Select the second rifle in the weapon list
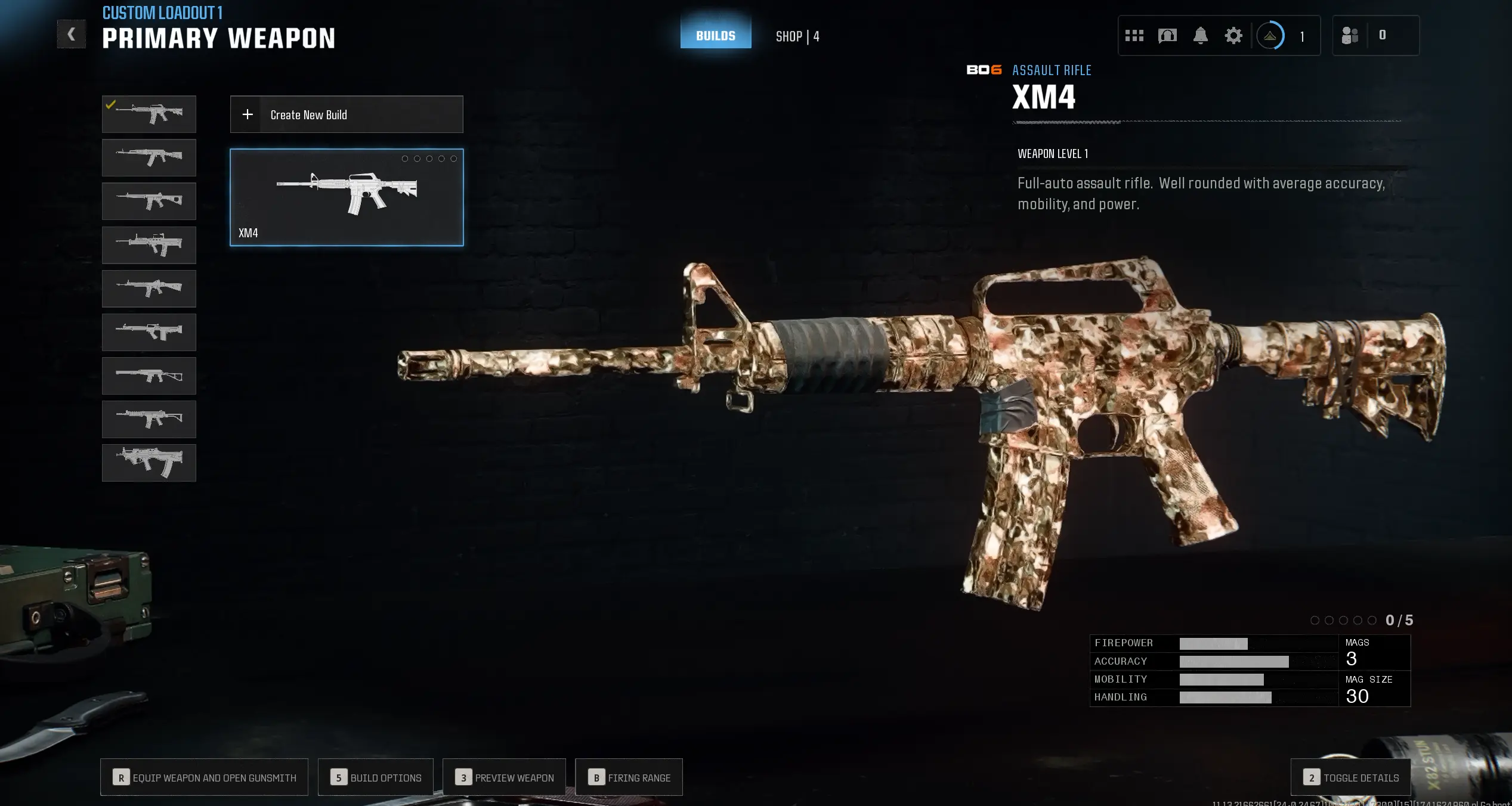 click(149, 157)
